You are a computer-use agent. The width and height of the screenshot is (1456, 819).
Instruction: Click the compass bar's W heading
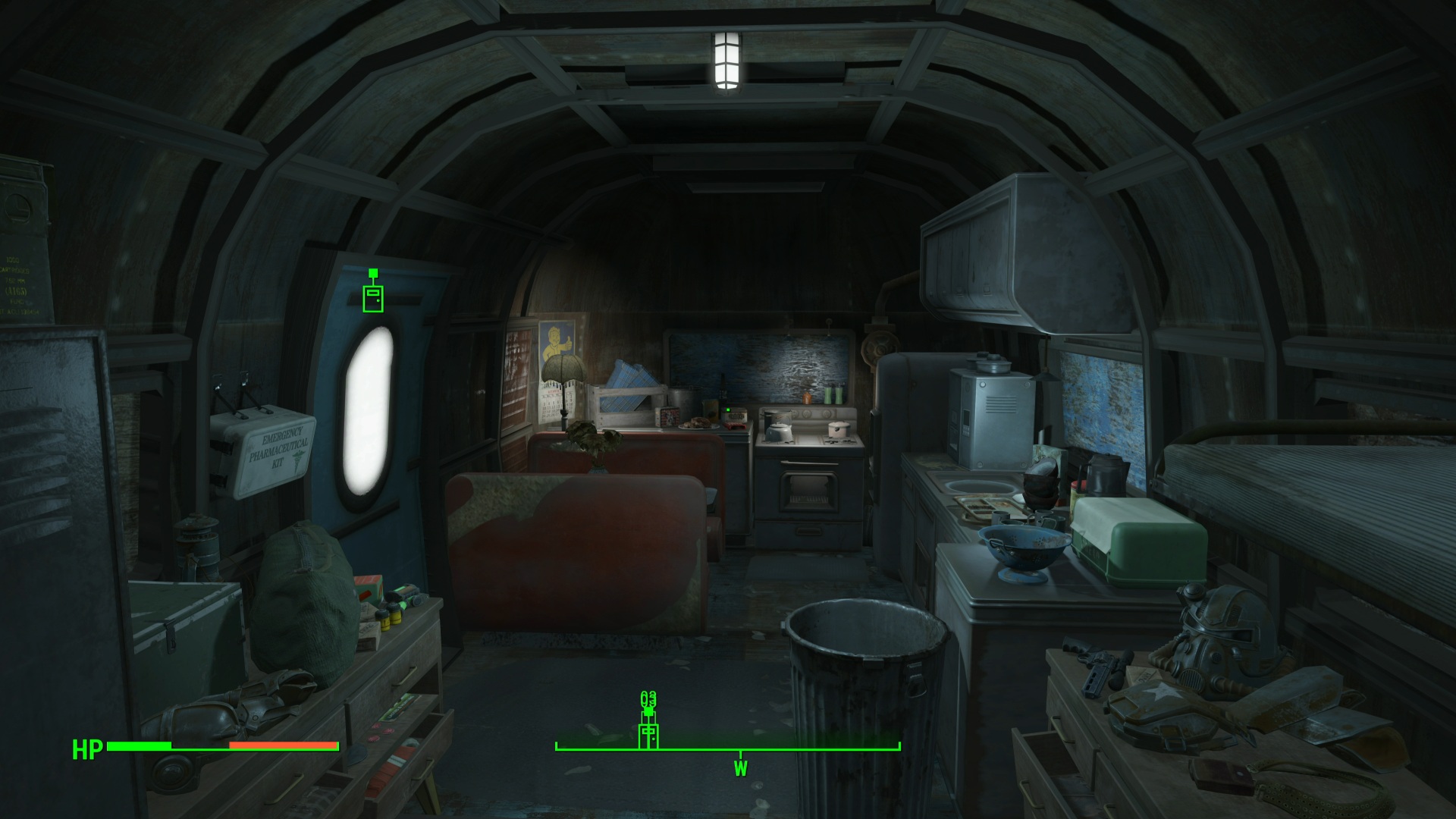[x=740, y=769]
